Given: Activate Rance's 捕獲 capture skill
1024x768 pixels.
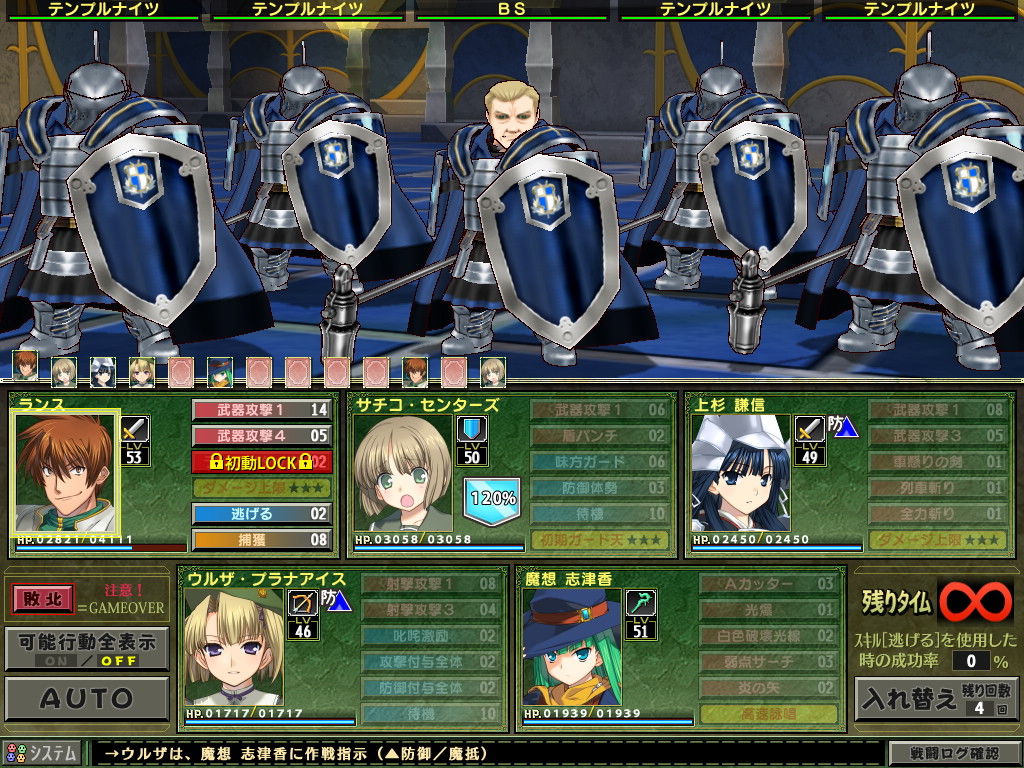Looking at the screenshot, I should (261, 540).
